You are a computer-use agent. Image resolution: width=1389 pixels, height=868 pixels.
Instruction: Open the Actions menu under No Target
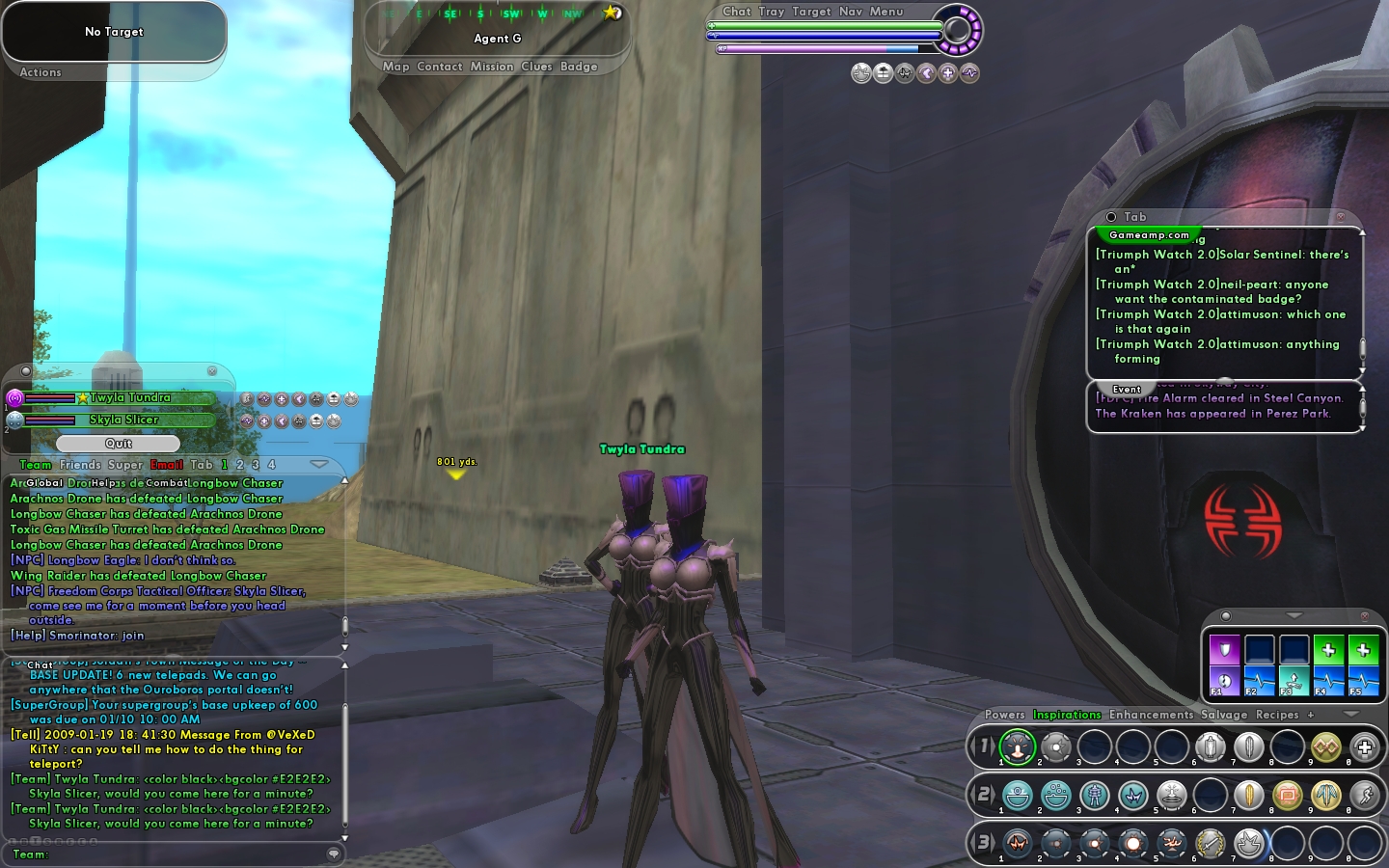(41, 72)
